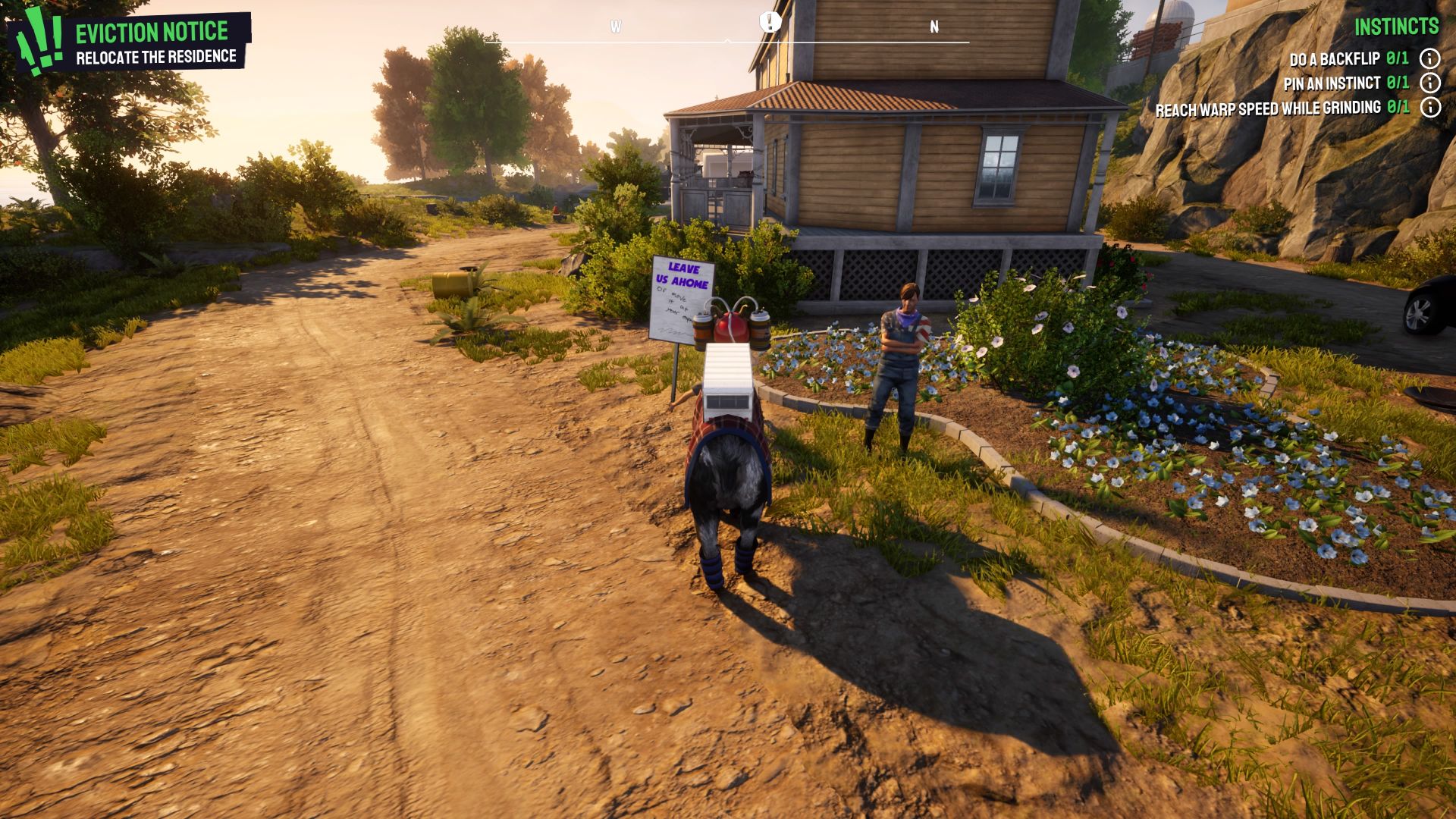Select the exclamation quest marker on the compass

pyautogui.click(x=770, y=21)
